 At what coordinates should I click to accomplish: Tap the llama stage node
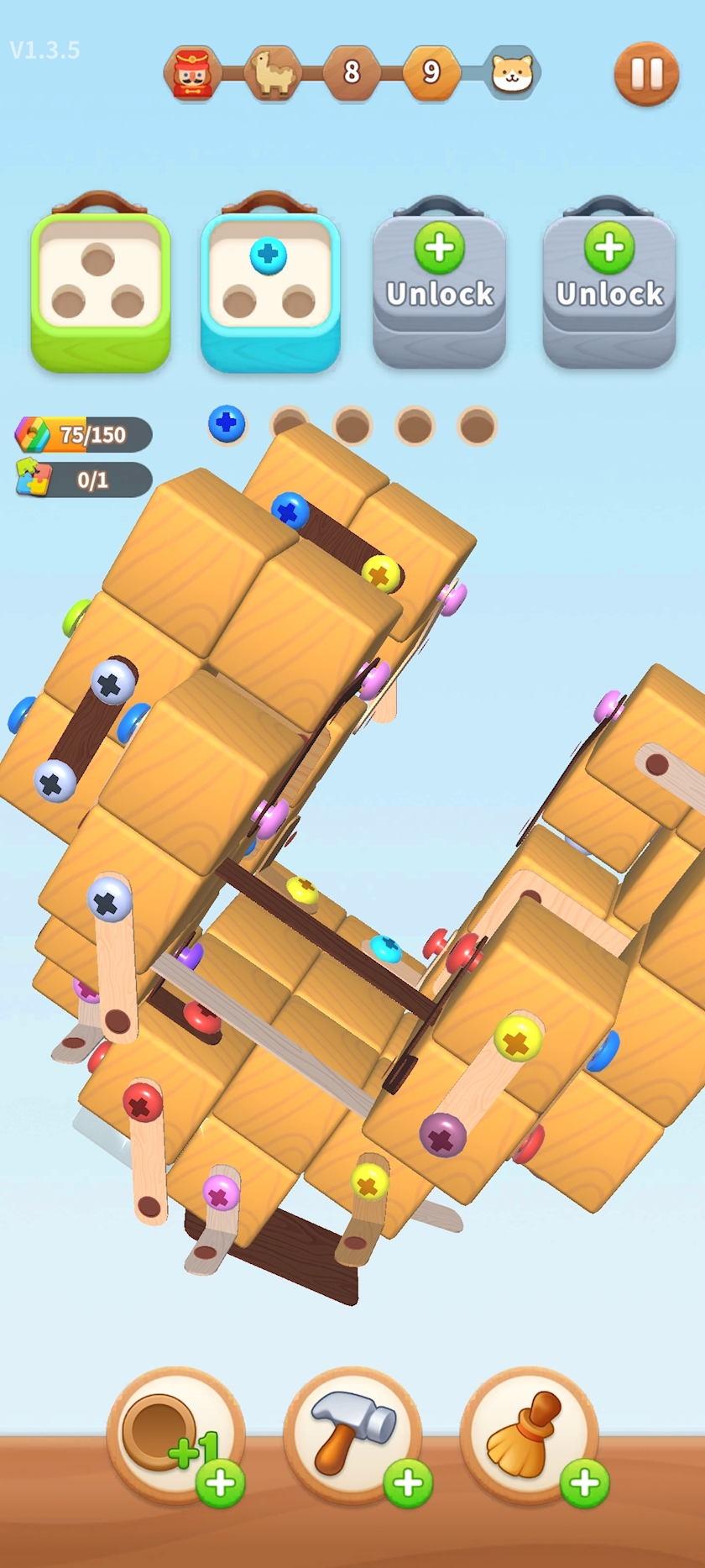(272, 74)
